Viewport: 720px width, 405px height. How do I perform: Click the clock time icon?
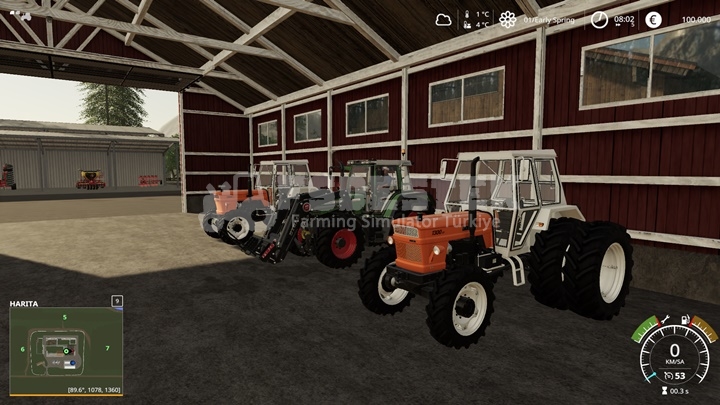599,19
